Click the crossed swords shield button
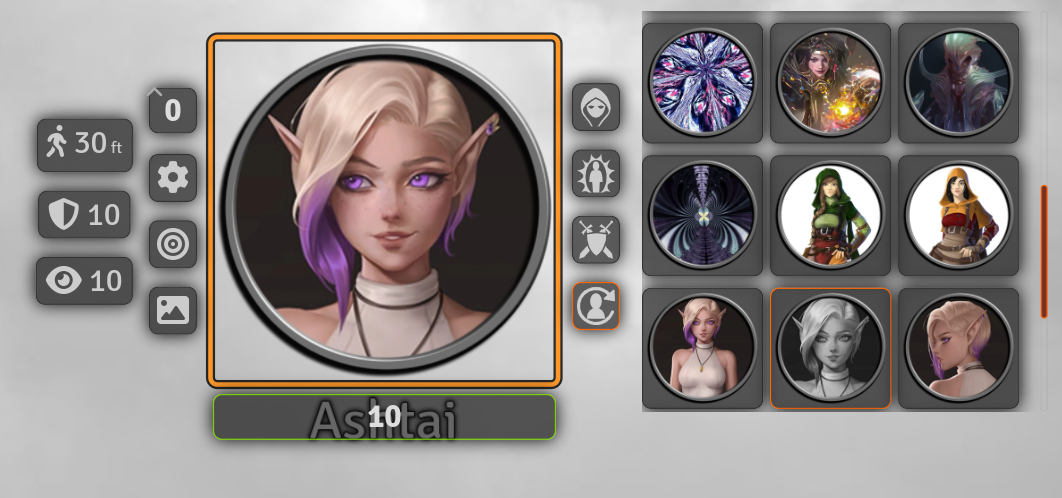This screenshot has width=1062, height=498. pos(596,240)
